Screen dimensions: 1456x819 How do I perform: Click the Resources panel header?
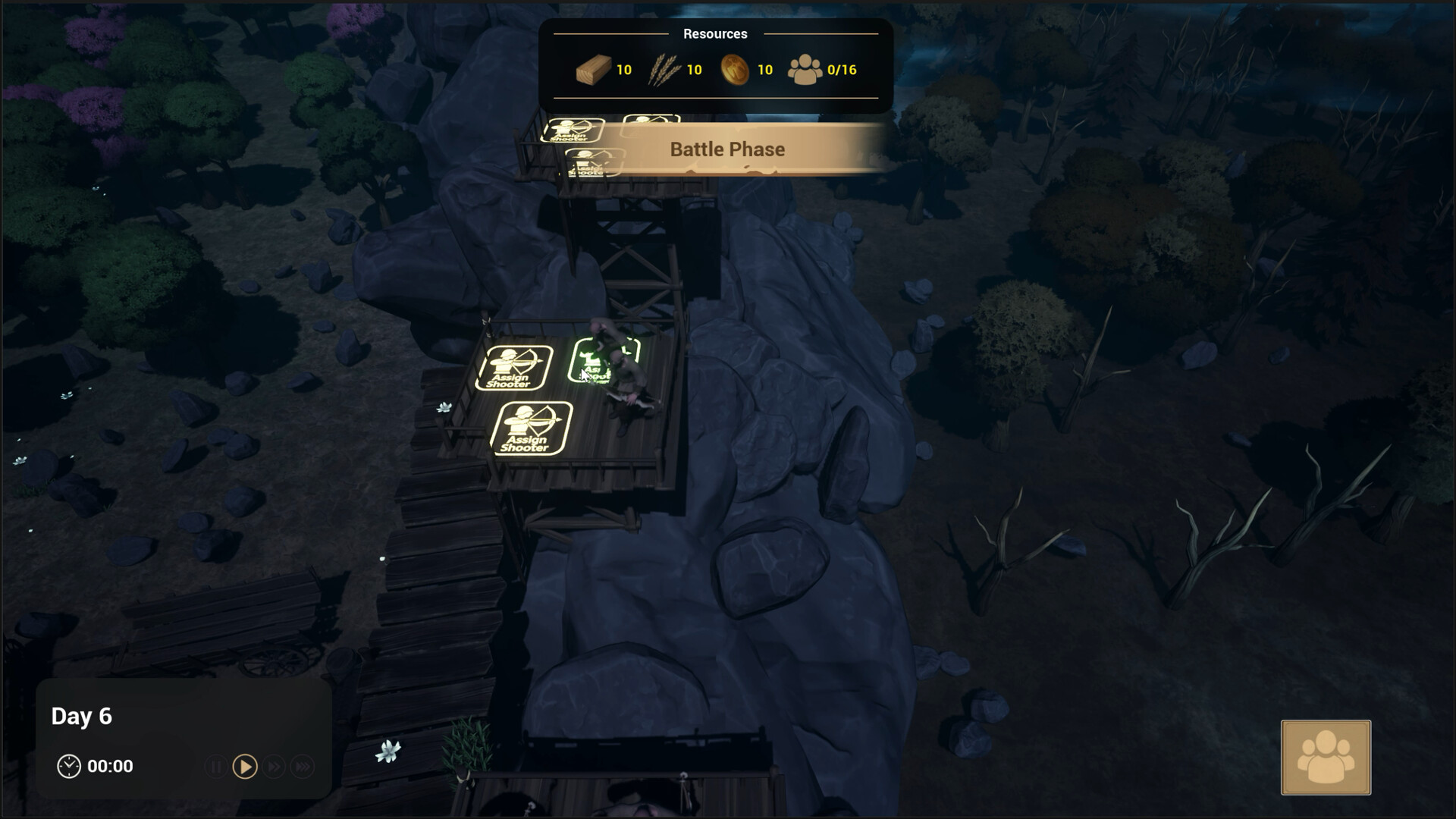pyautogui.click(x=714, y=33)
